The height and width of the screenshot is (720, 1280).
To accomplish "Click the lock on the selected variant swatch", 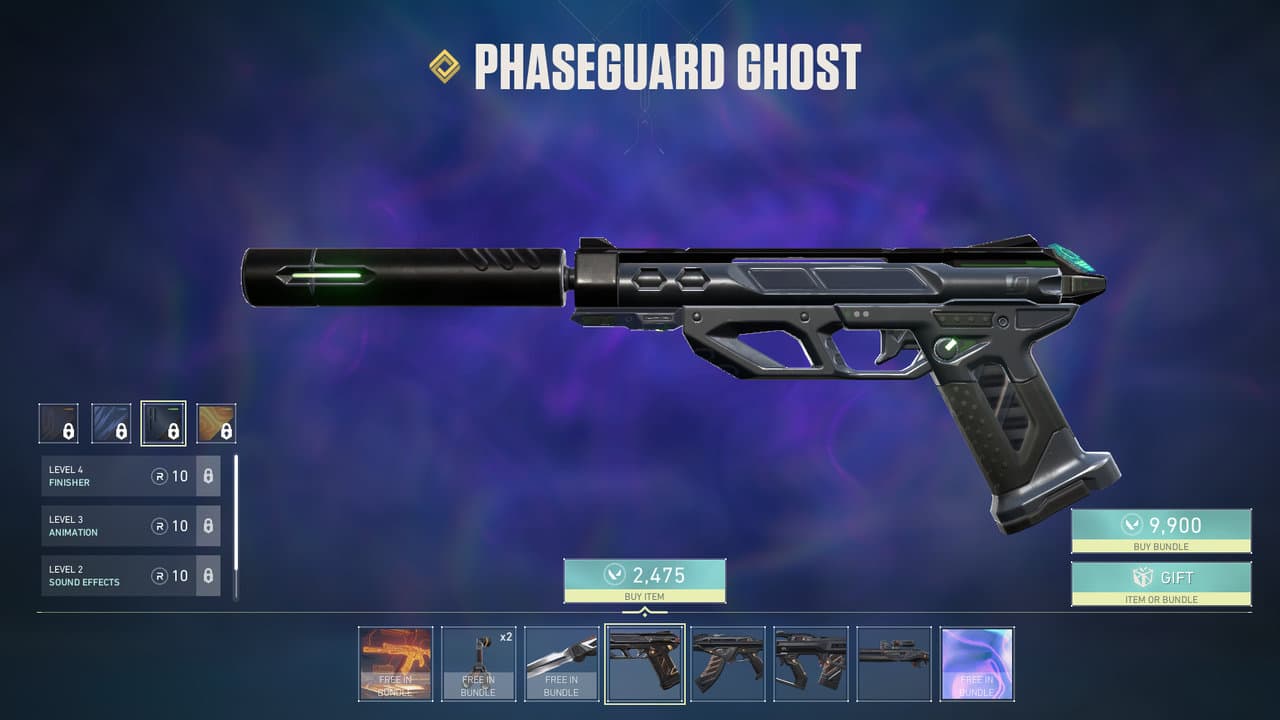I will pos(174,431).
